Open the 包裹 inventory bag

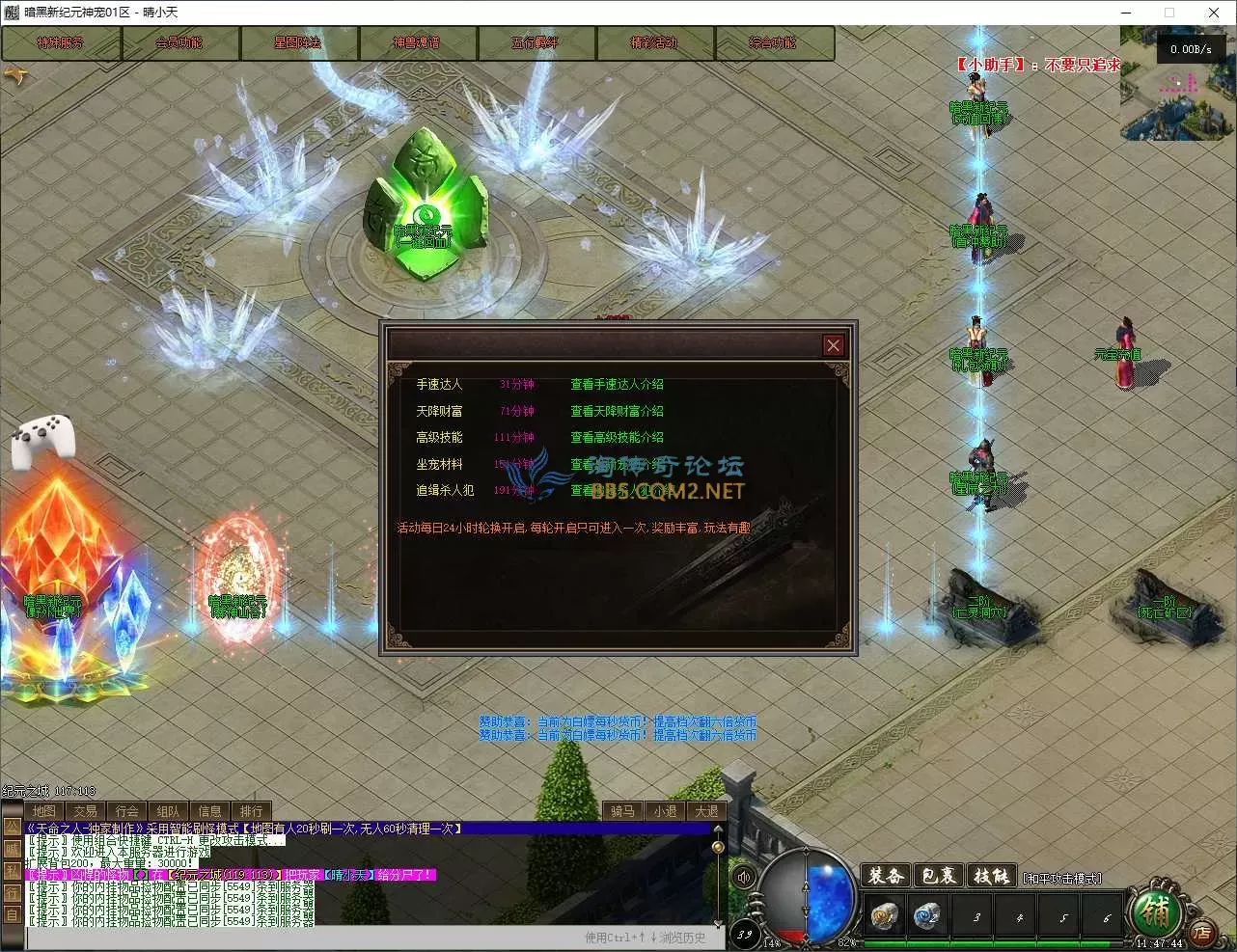[938, 876]
